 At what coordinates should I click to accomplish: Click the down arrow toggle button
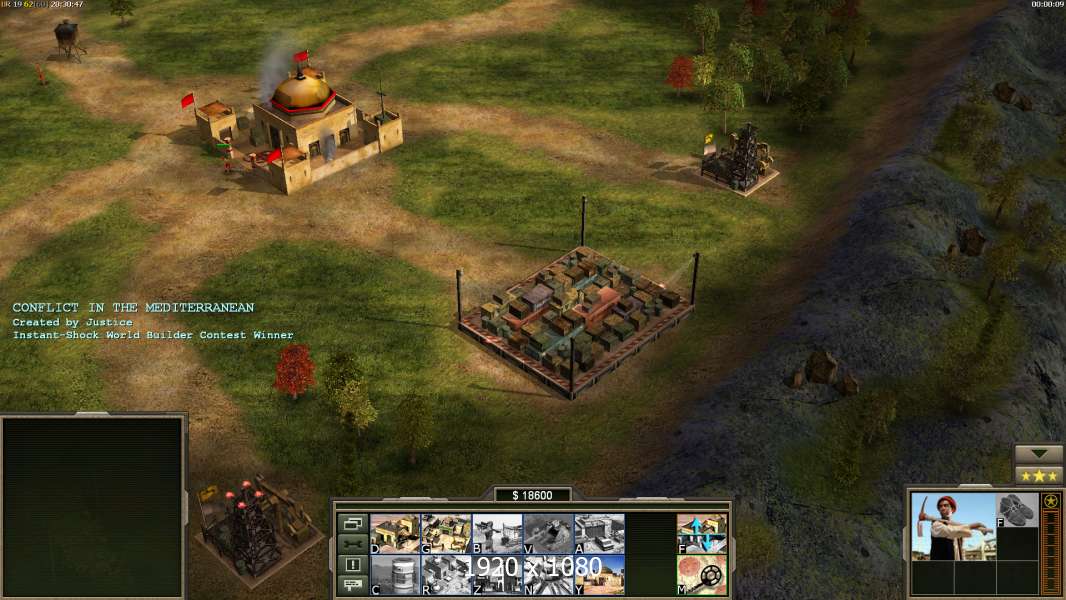click(1038, 454)
